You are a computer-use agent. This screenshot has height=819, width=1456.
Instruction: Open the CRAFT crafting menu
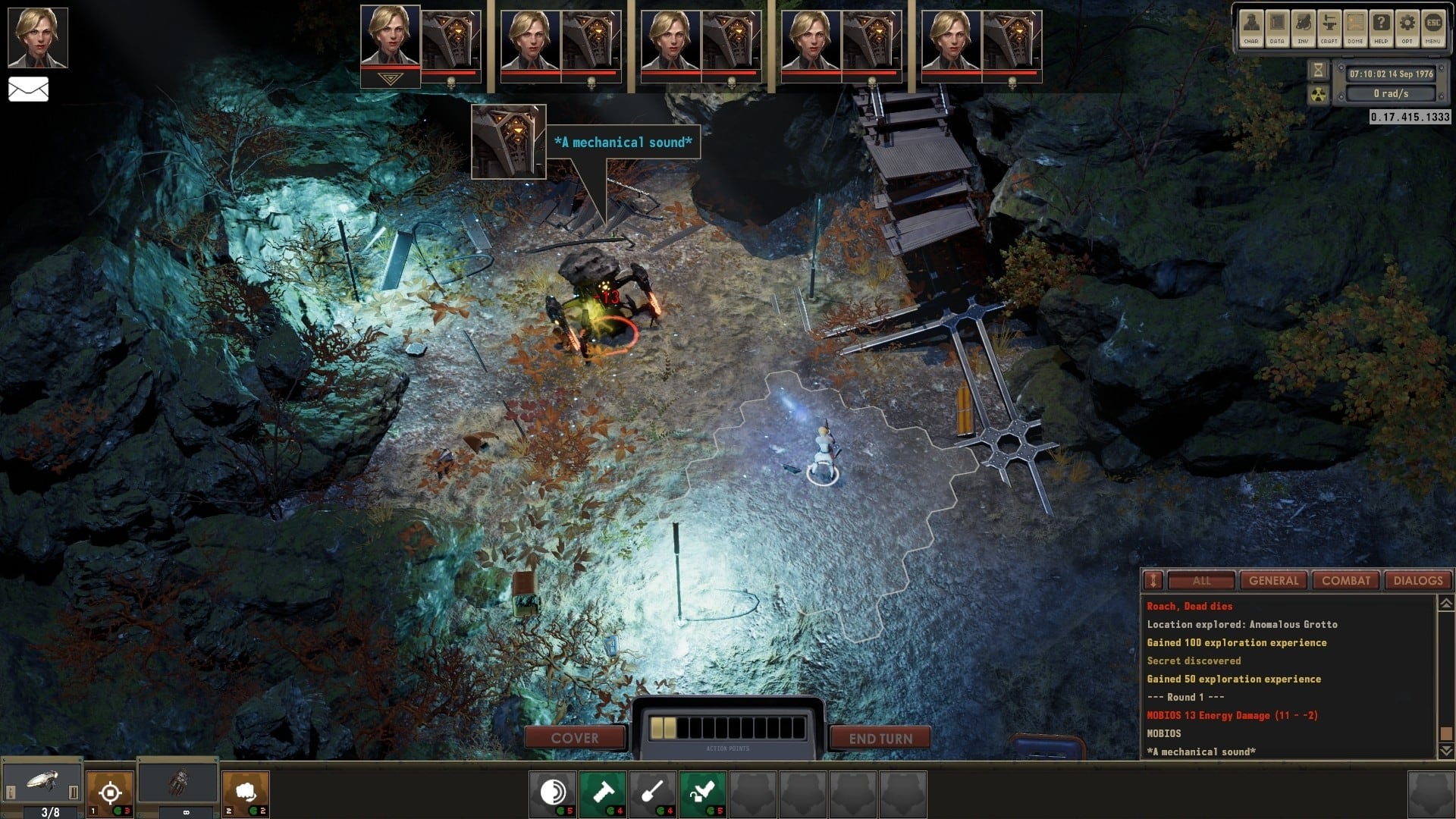point(1329,28)
